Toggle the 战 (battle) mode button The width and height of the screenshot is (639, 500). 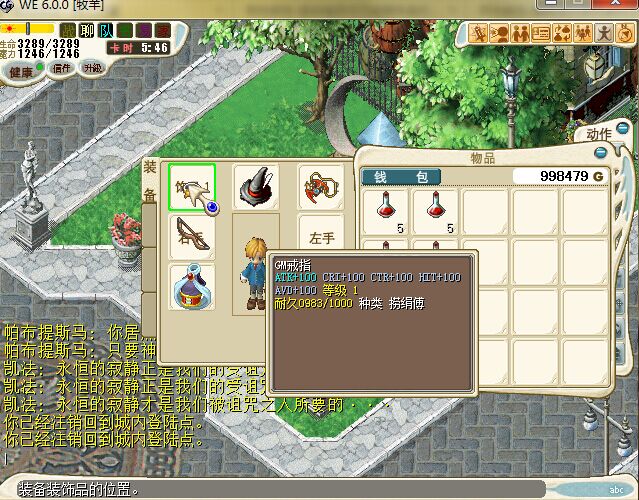pos(67,30)
